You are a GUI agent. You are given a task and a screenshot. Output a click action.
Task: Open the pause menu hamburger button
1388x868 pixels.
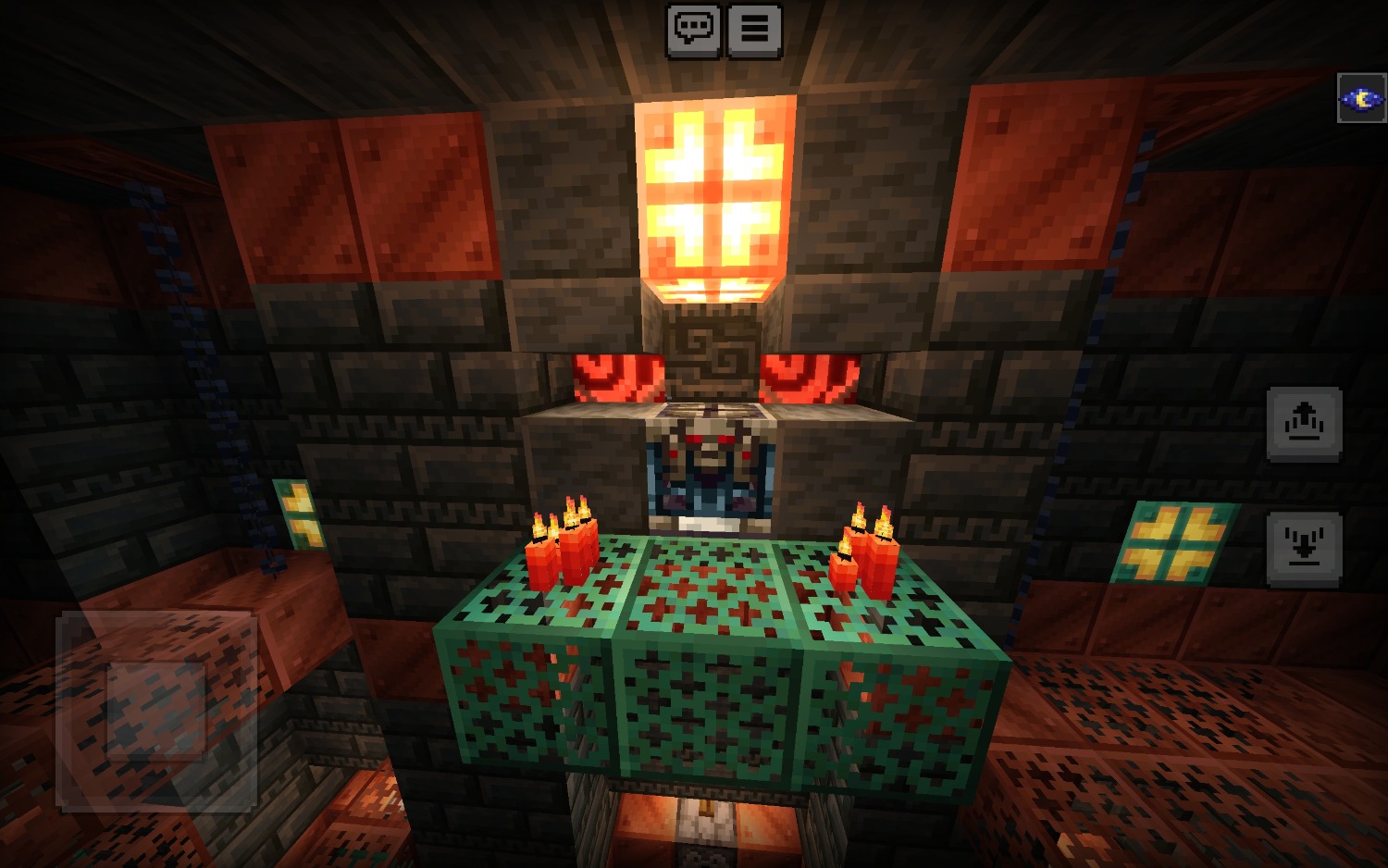tap(754, 30)
